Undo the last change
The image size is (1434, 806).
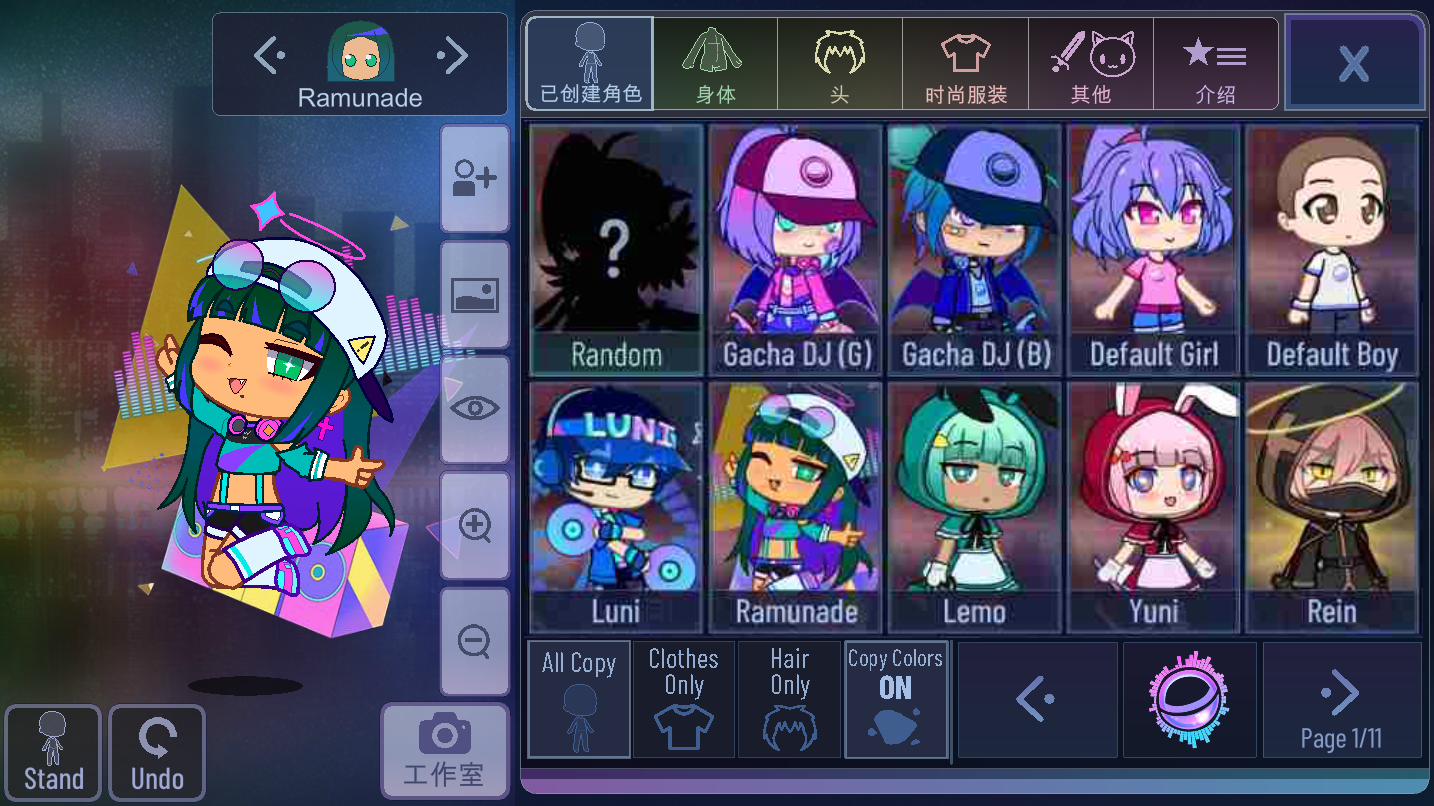(x=157, y=753)
